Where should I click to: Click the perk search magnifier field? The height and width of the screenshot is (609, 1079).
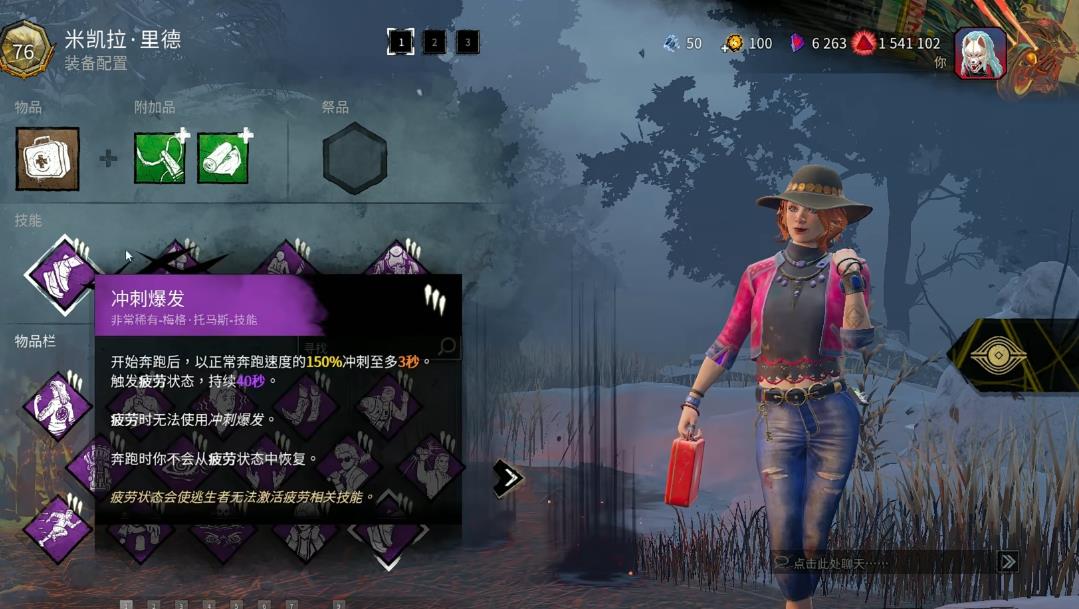[448, 347]
